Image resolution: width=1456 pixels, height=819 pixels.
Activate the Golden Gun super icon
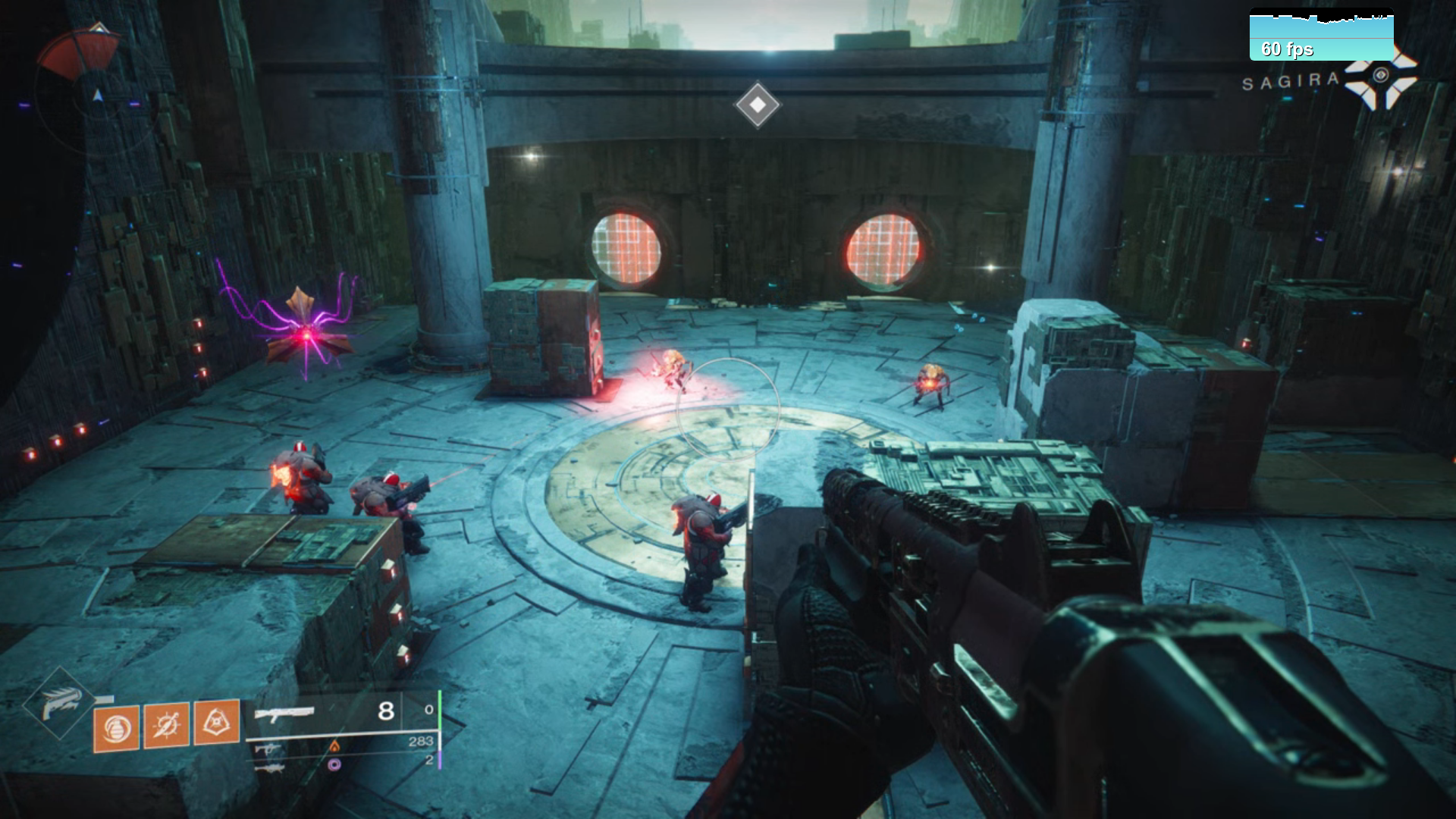point(60,704)
